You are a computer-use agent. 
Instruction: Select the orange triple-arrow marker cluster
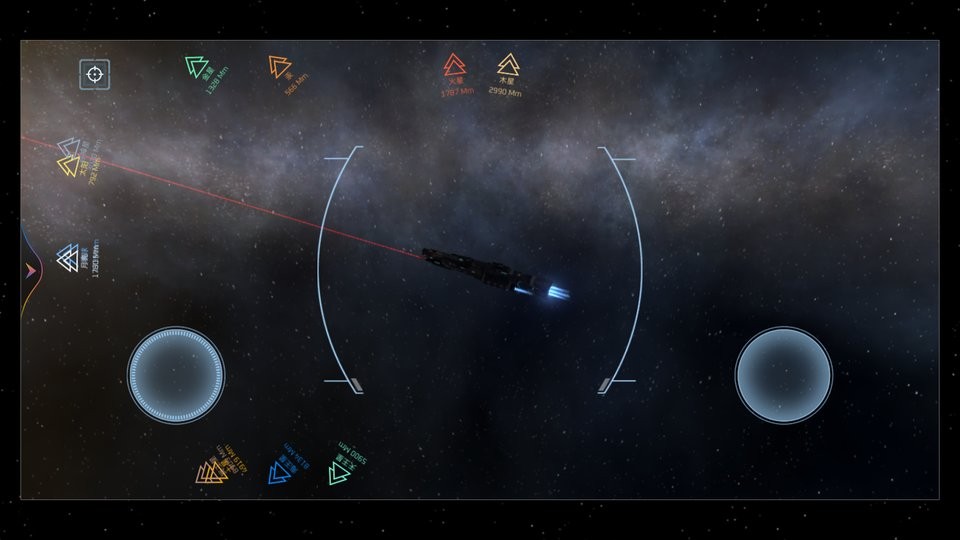click(x=212, y=472)
